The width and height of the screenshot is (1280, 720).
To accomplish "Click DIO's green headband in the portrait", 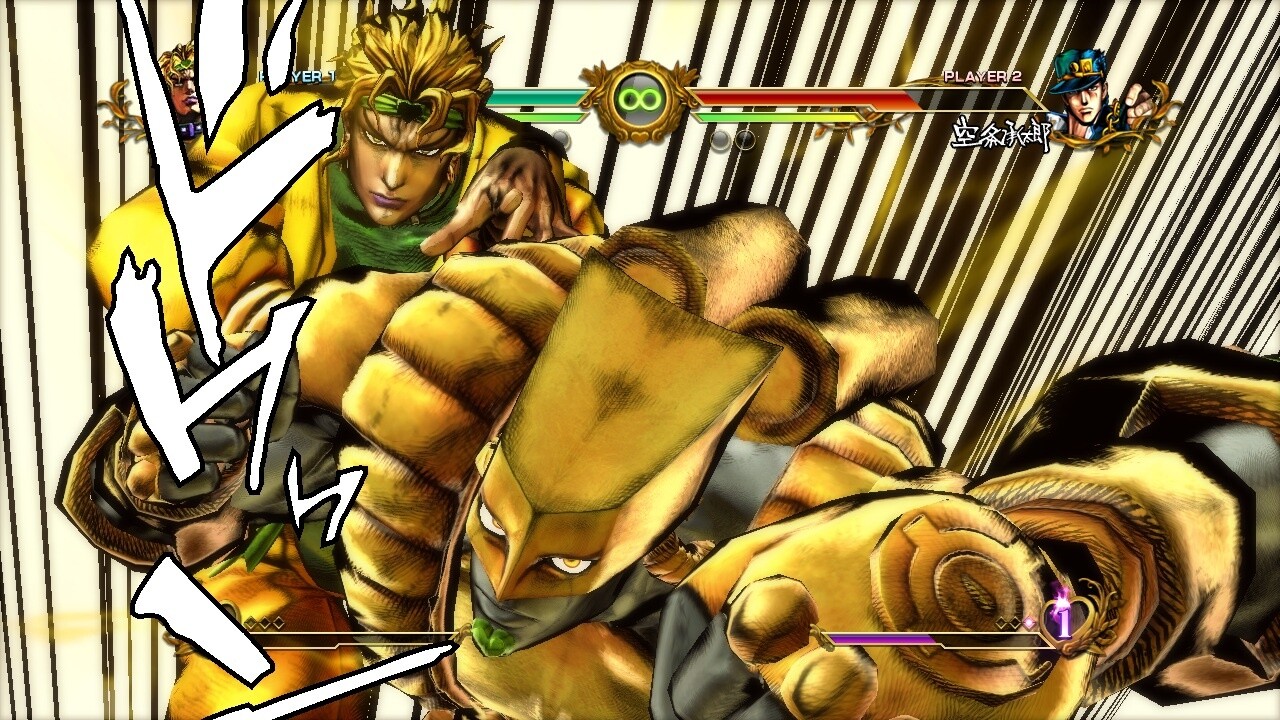I will [182, 63].
